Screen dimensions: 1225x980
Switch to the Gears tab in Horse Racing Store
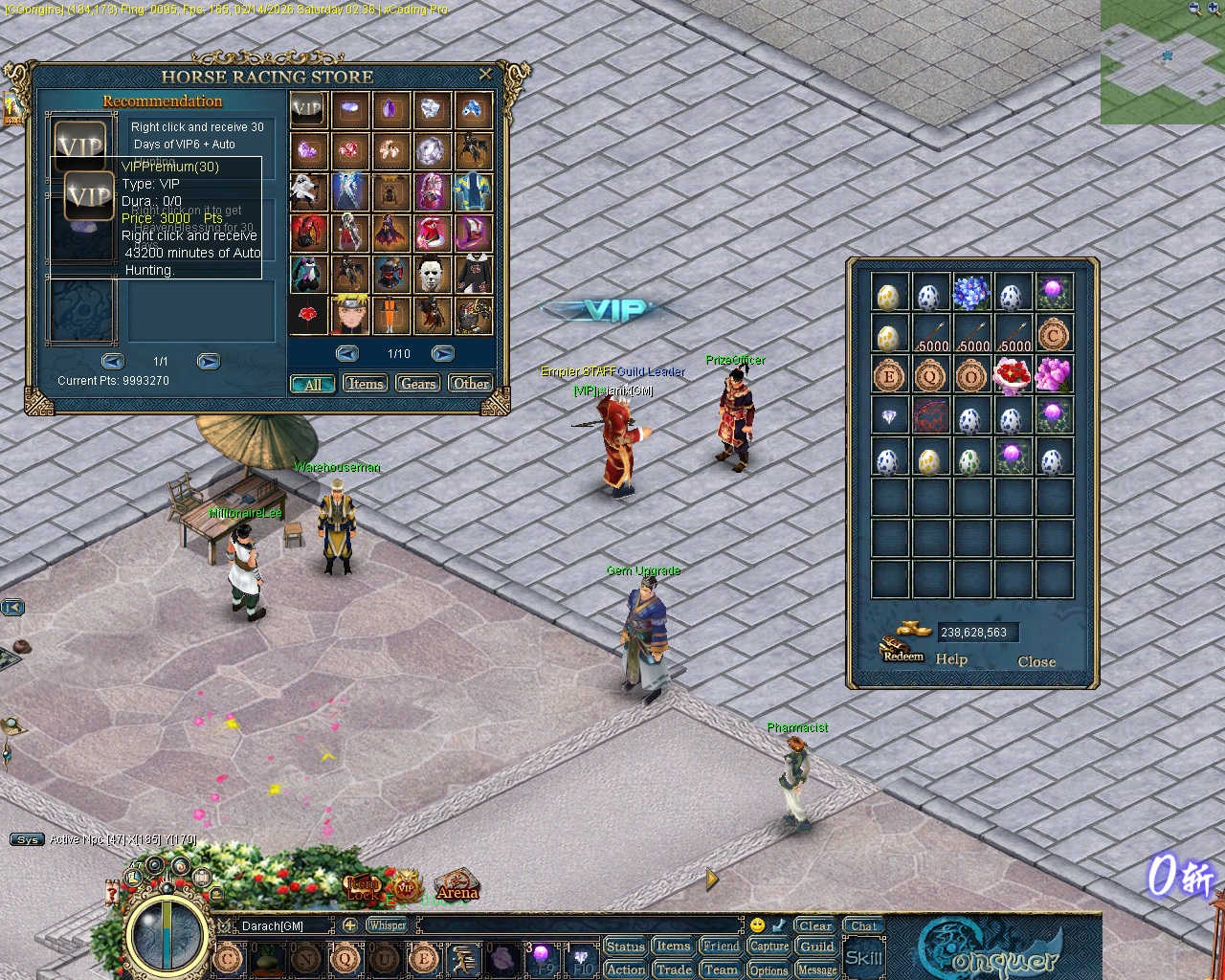pyautogui.click(x=417, y=383)
